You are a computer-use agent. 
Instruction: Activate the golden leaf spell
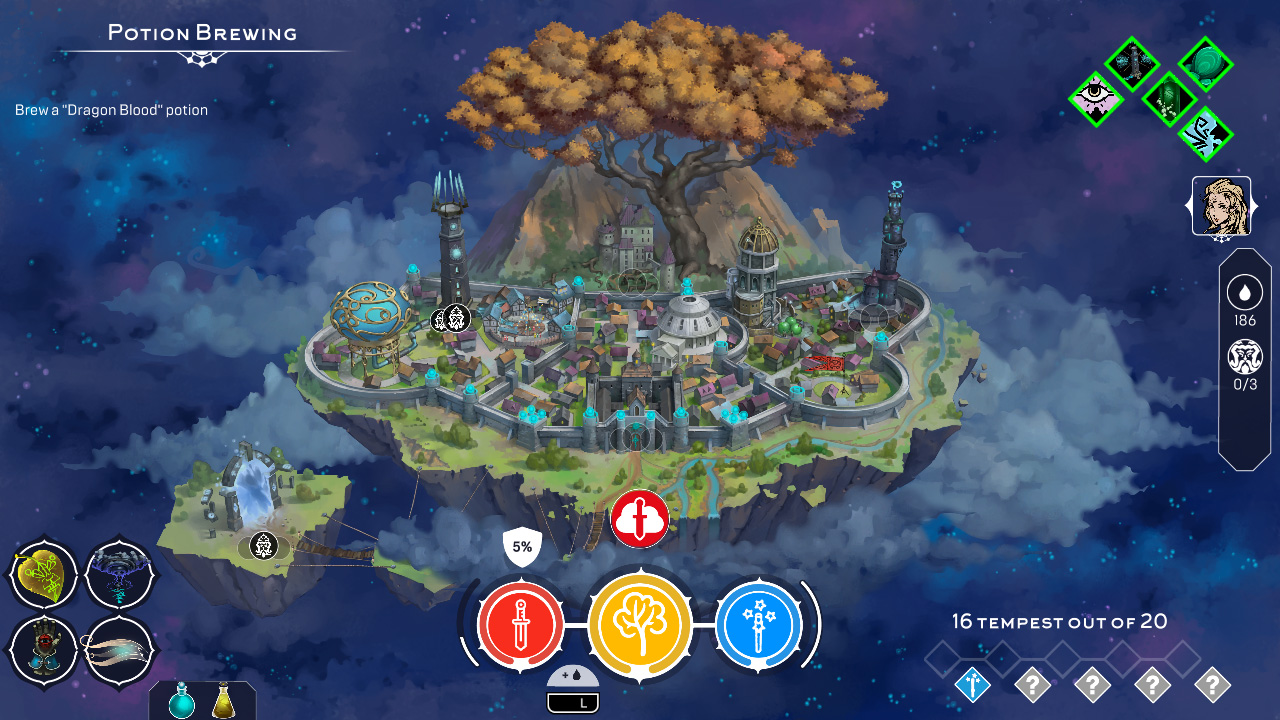point(44,573)
